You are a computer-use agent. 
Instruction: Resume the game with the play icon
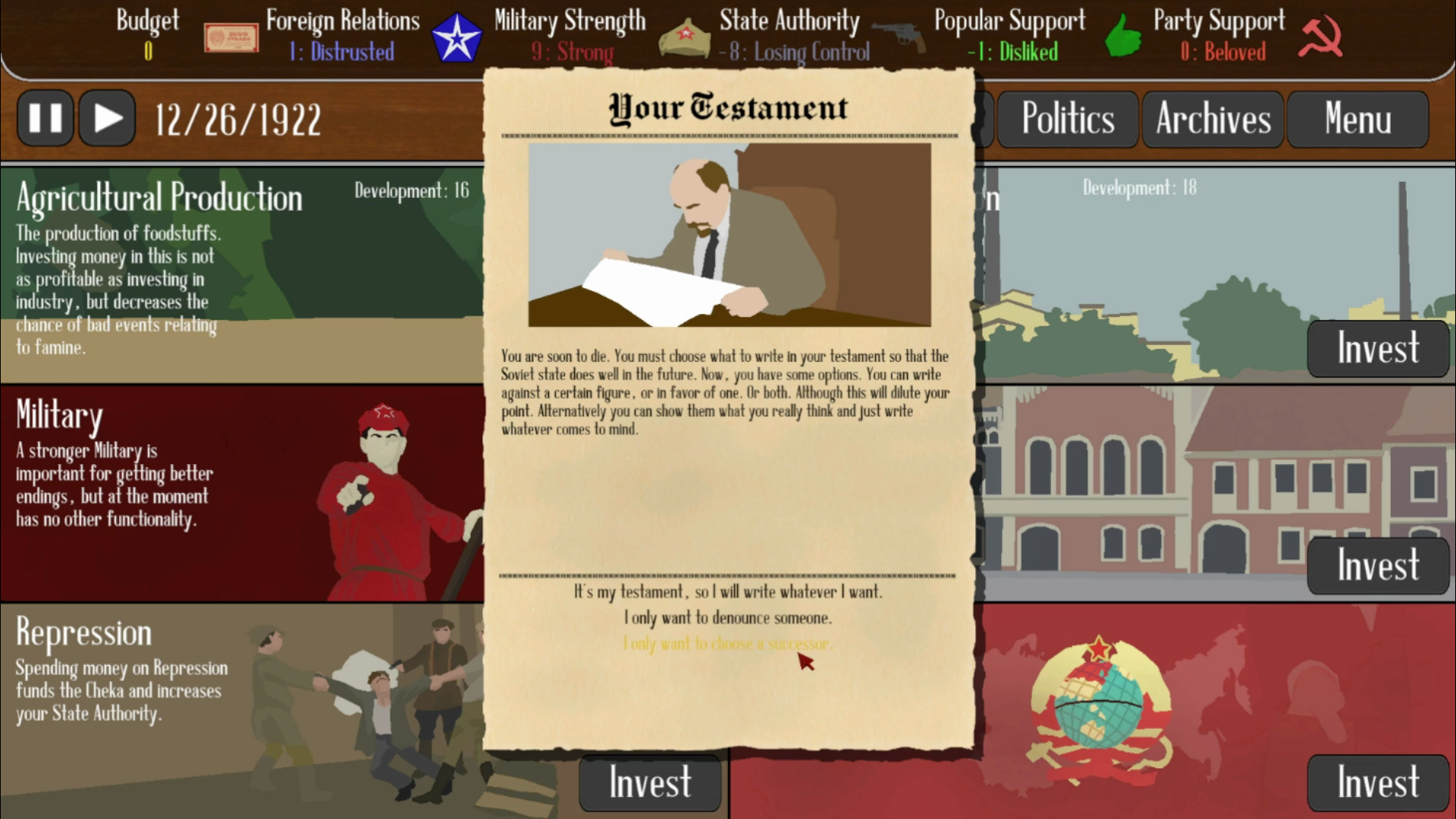pyautogui.click(x=106, y=118)
